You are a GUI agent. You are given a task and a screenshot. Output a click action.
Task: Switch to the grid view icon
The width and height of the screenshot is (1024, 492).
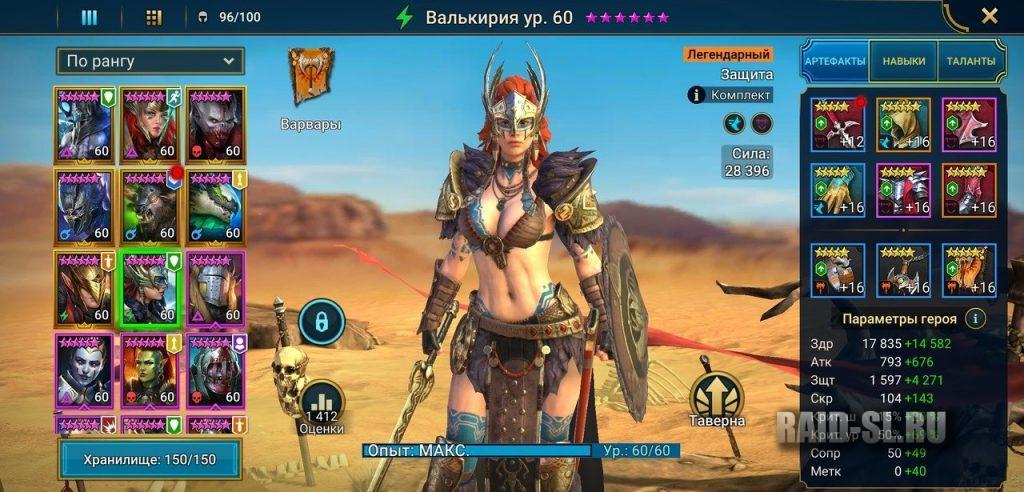(153, 17)
